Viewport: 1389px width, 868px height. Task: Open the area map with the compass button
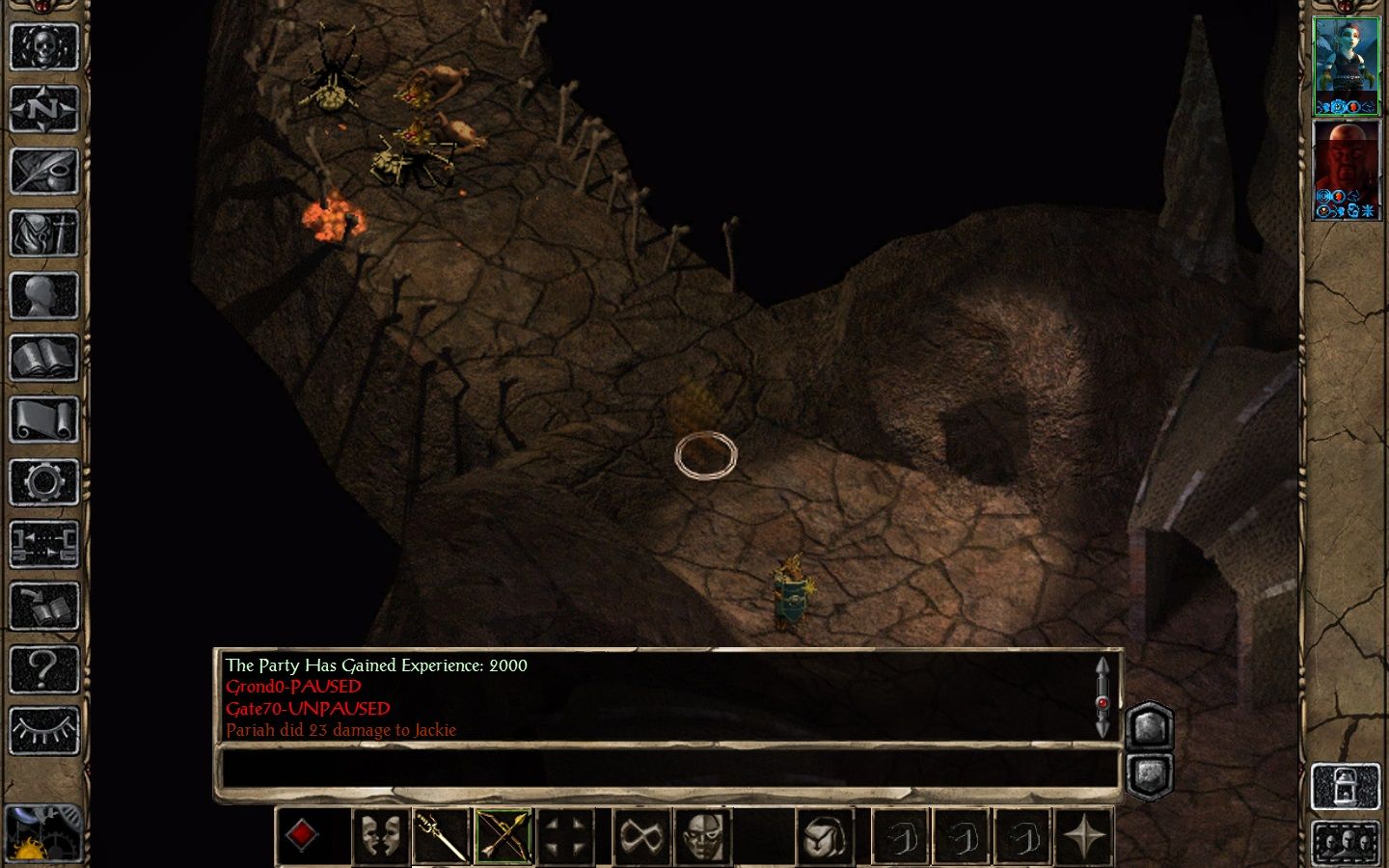(43, 110)
